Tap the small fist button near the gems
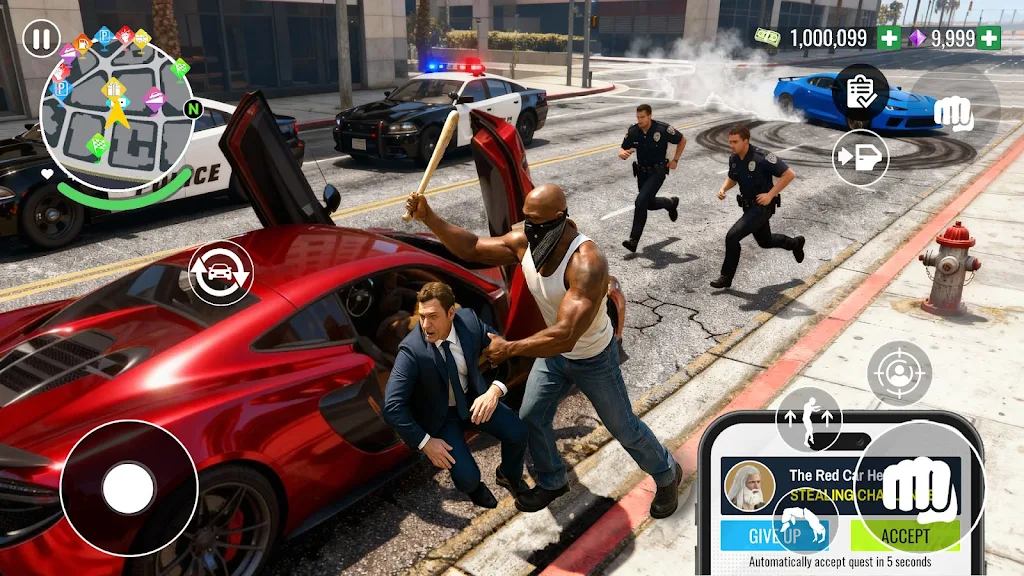Viewport: 1024px width, 576px height. [953, 113]
